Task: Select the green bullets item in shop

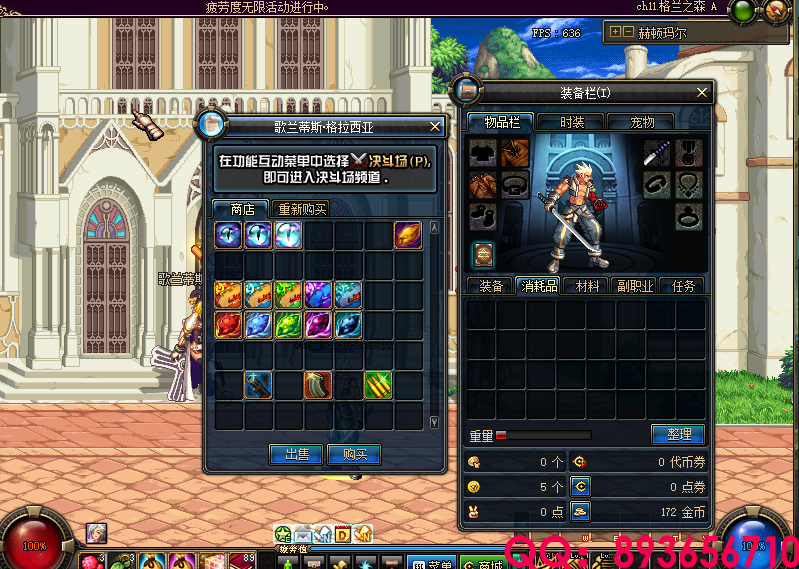Action: click(378, 384)
